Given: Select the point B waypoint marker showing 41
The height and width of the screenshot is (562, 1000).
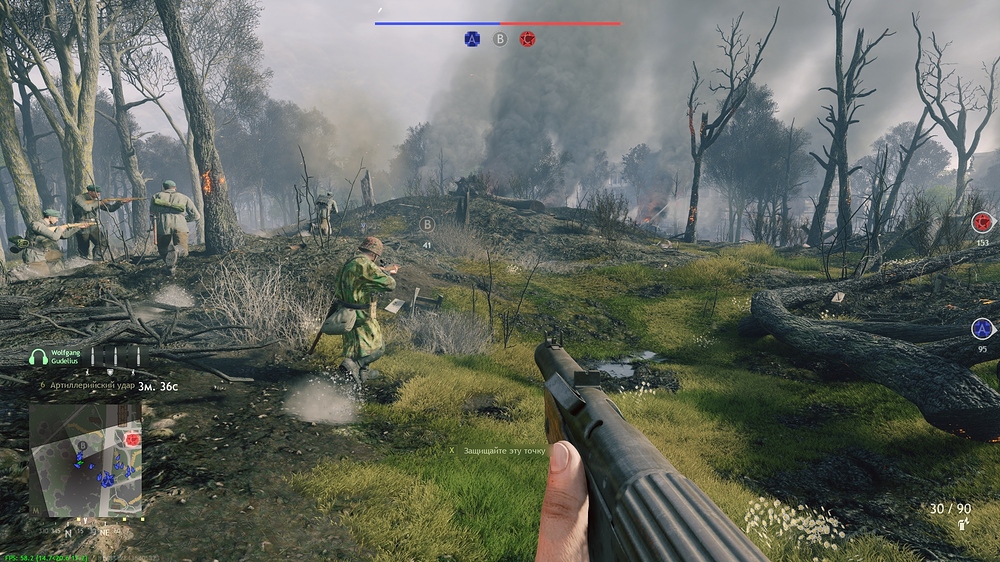Looking at the screenshot, I should point(427,225).
